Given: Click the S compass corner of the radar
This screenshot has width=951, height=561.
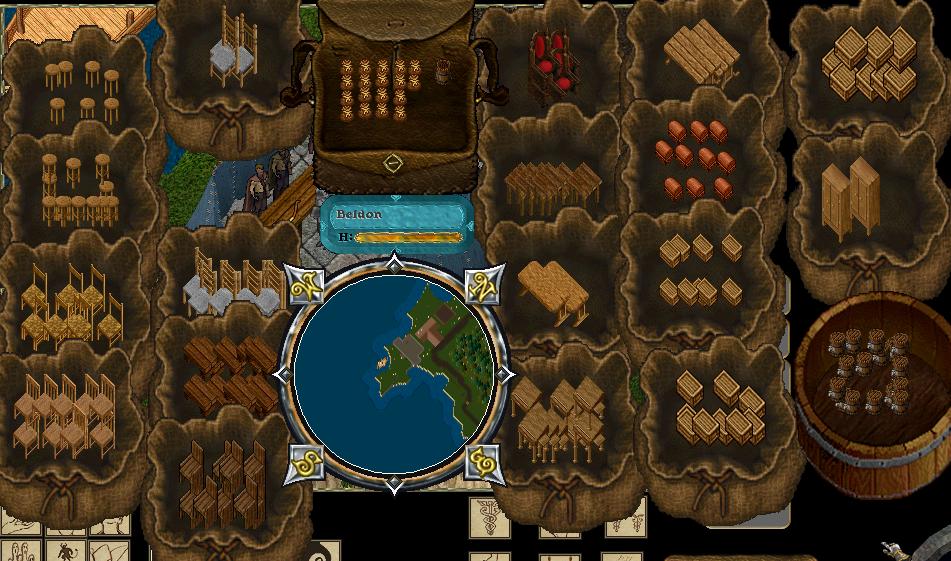Looking at the screenshot, I should tap(305, 463).
